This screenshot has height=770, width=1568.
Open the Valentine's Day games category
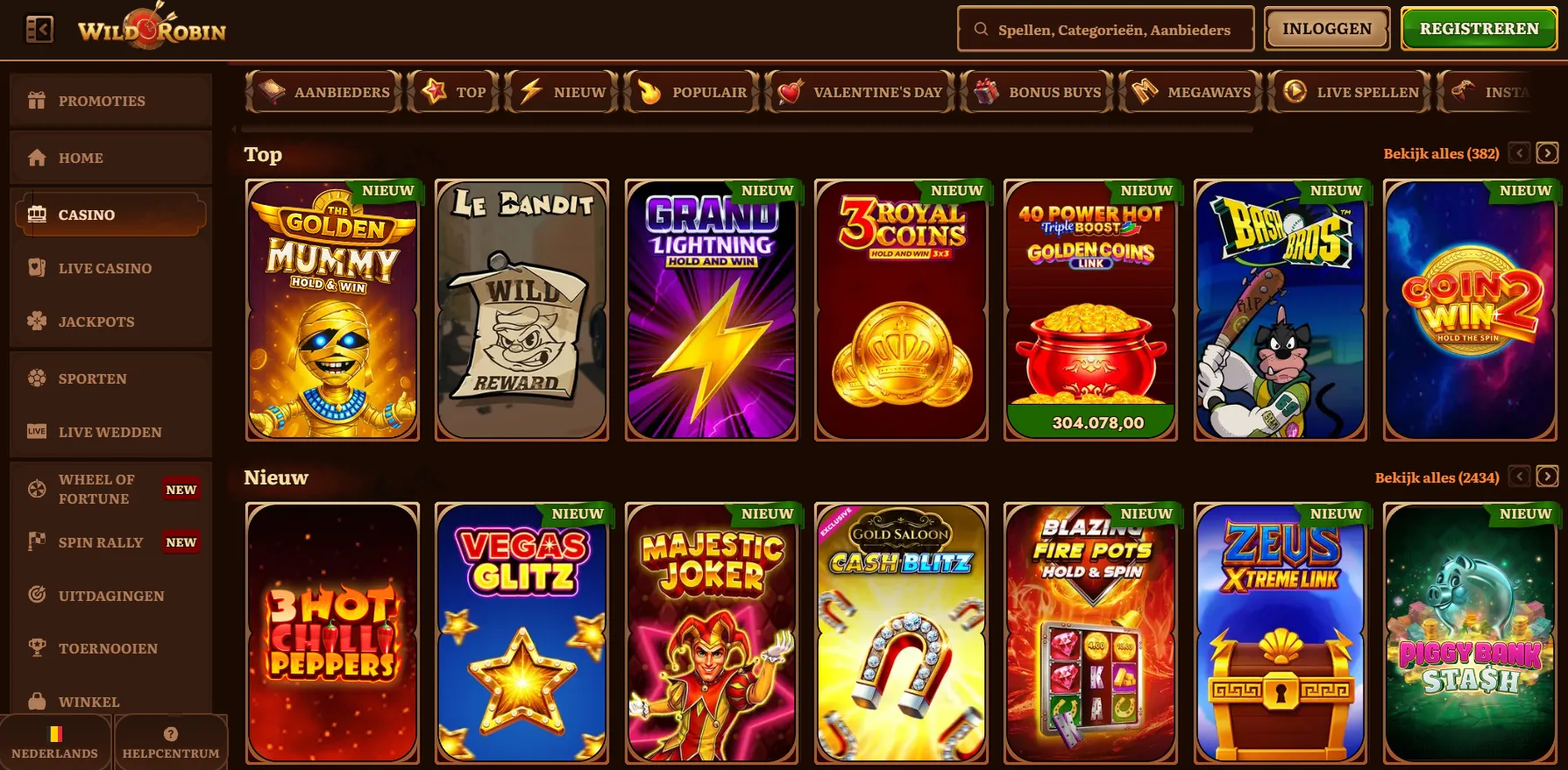(860, 91)
